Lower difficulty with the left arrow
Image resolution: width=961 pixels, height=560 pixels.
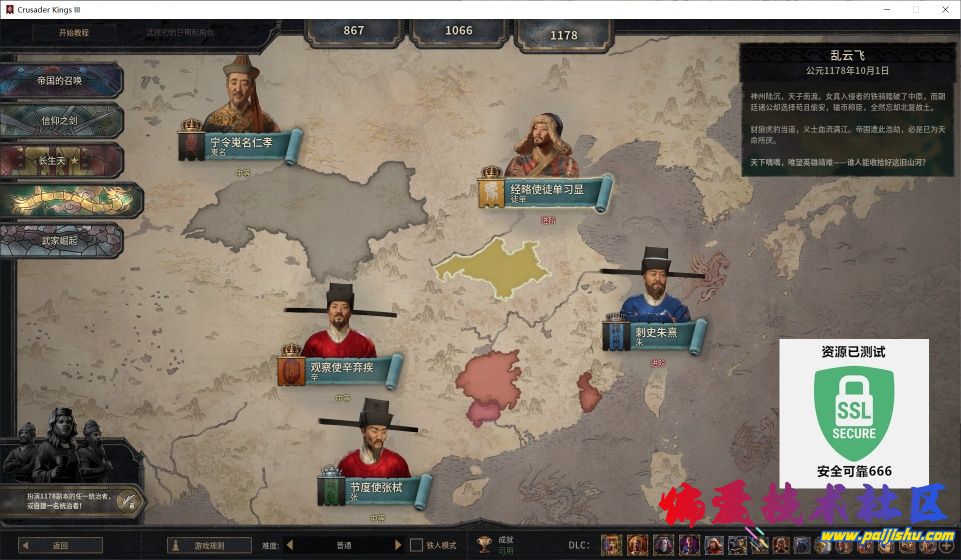coord(290,545)
